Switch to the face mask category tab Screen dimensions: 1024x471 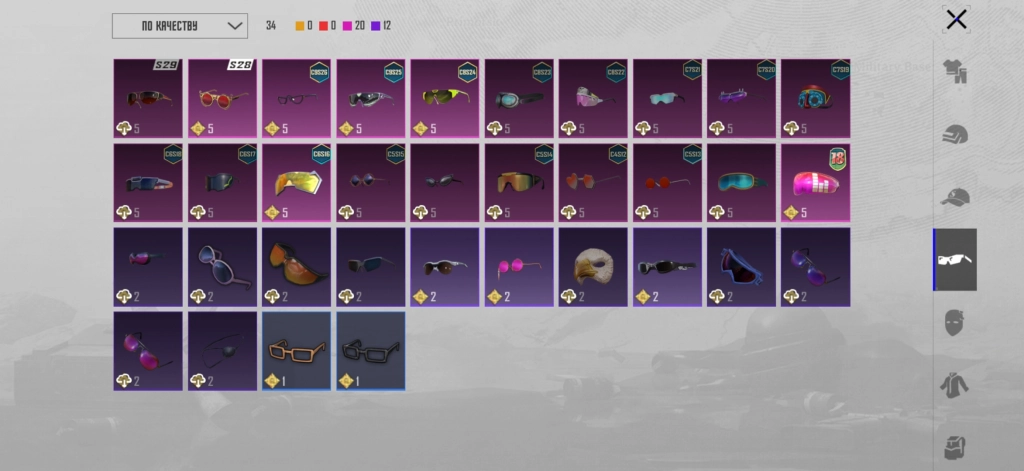(956, 322)
